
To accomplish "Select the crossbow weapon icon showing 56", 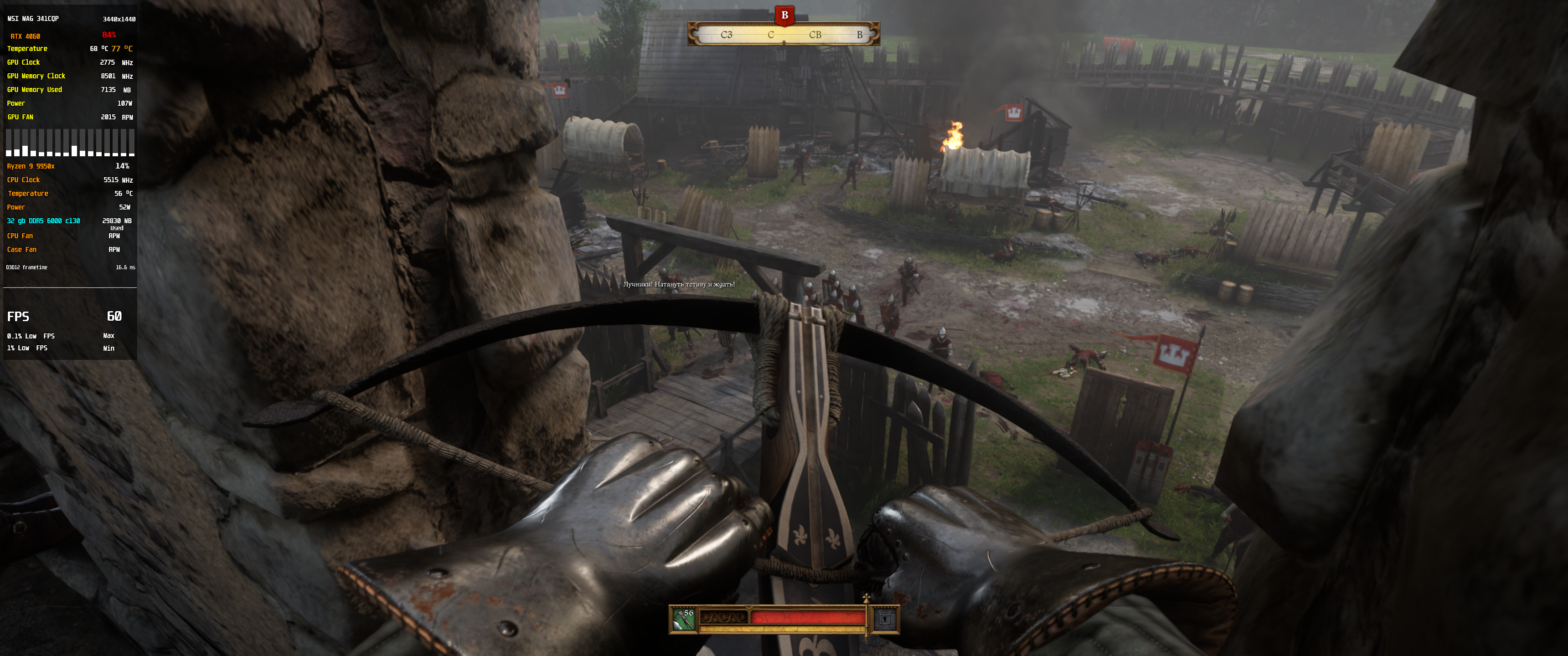I will tap(684, 620).
